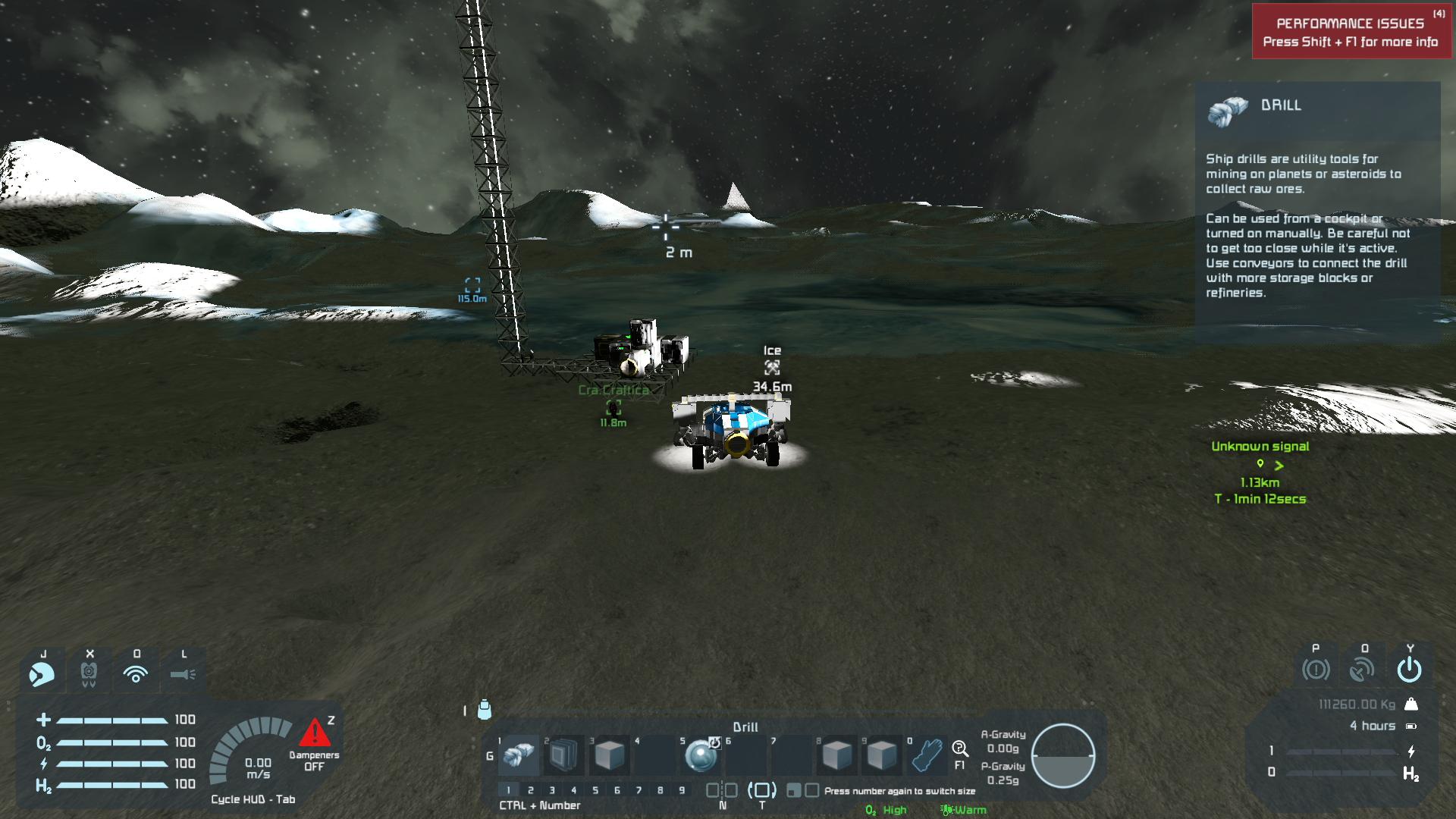Screen dimensions: 1456x819
Task: Toggle the suit broadcasting signal icon
Action: (136, 673)
